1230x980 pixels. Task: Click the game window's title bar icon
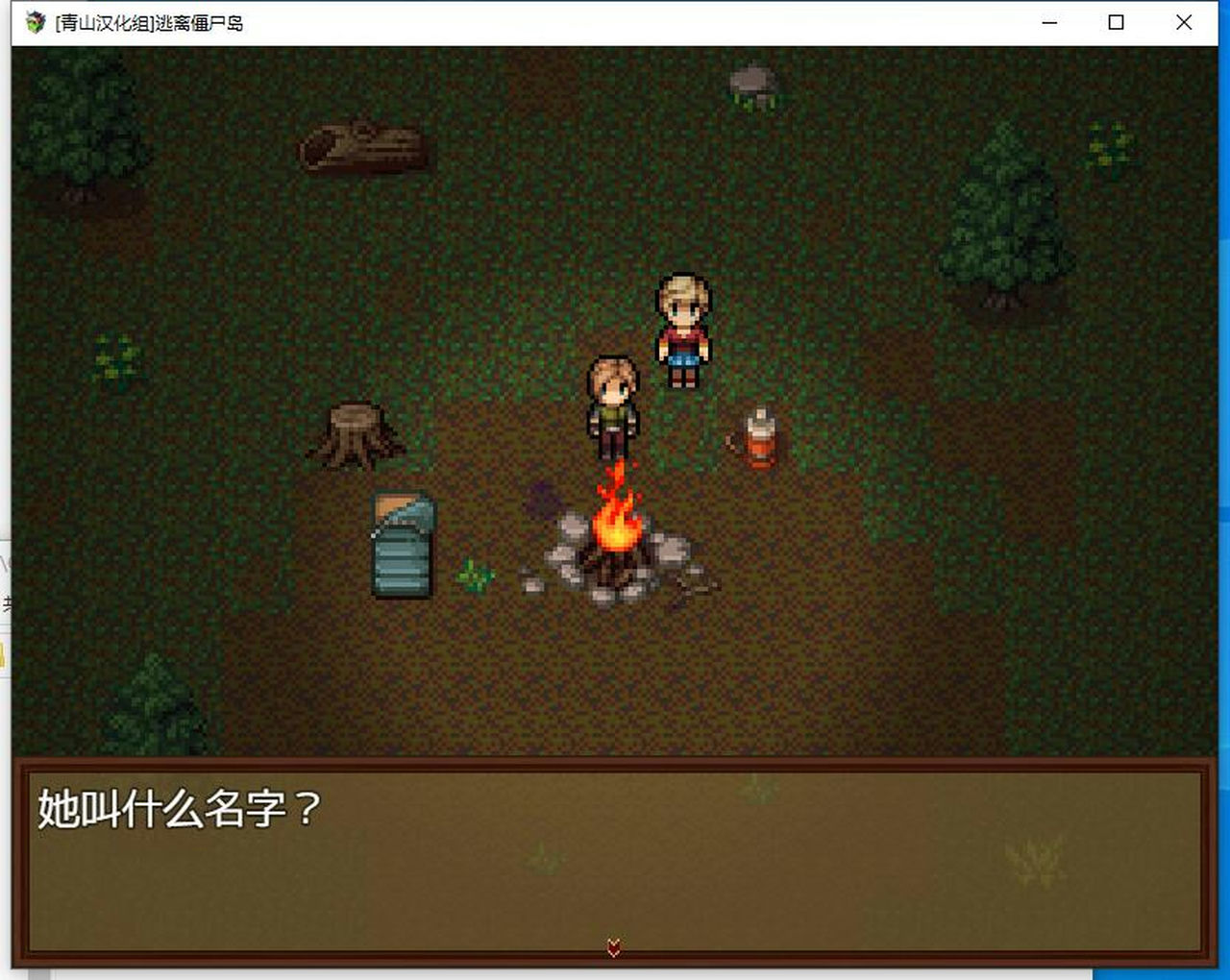click(x=37, y=22)
